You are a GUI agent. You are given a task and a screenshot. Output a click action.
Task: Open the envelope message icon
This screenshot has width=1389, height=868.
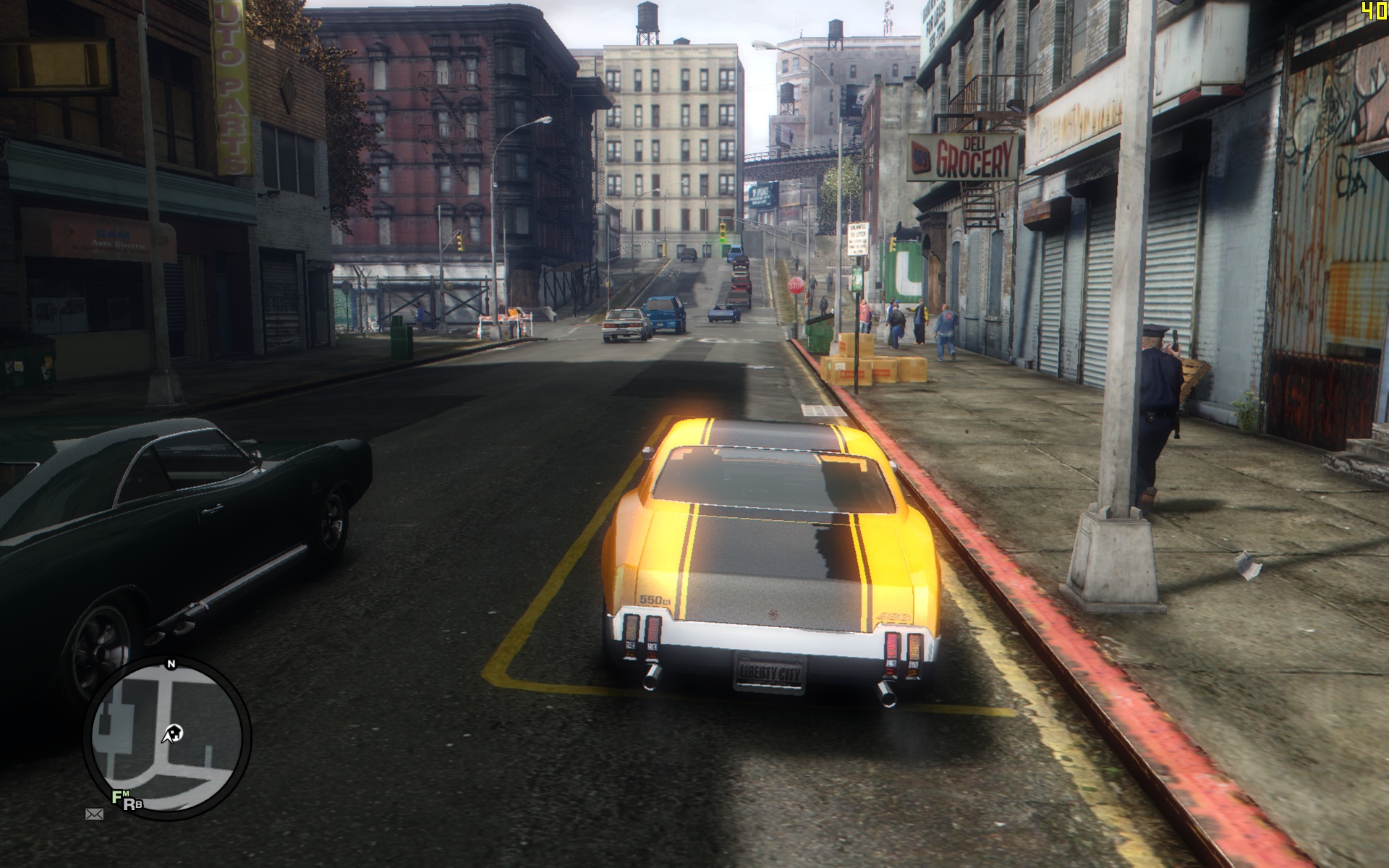94,814
